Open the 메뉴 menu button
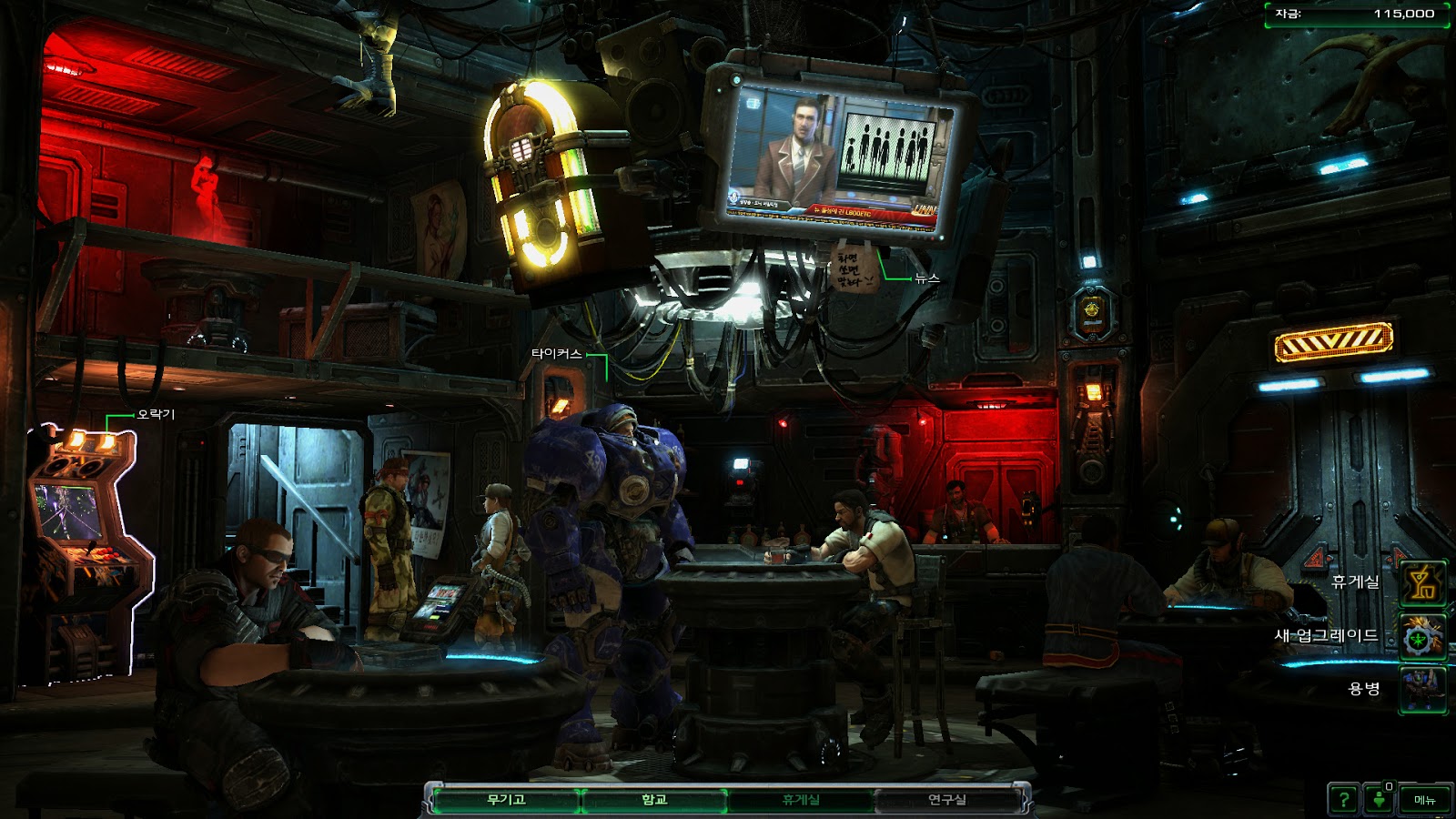This screenshot has height=819, width=1456. (x=1424, y=800)
